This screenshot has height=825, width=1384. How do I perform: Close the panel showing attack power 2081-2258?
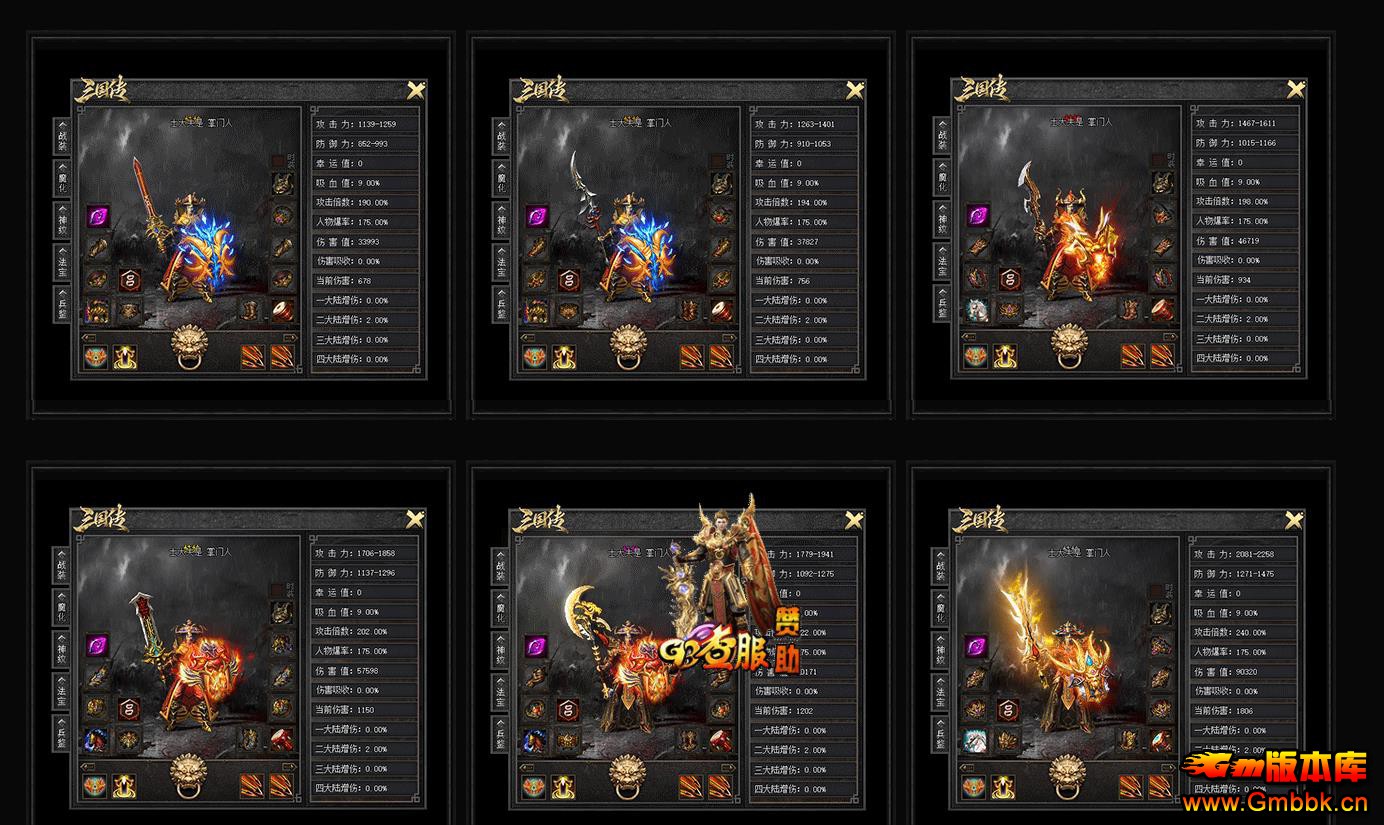coord(1294,519)
